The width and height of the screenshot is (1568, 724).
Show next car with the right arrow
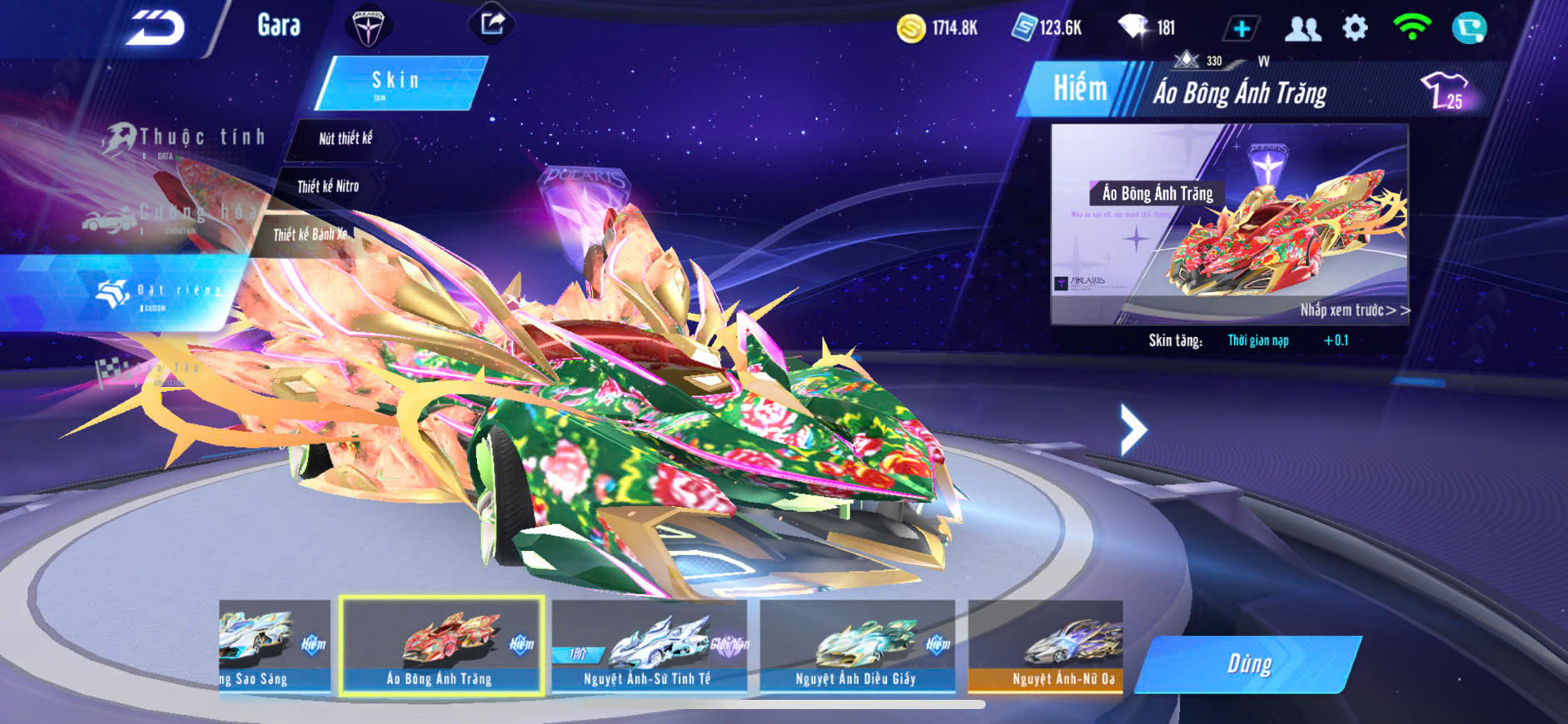tap(1132, 429)
